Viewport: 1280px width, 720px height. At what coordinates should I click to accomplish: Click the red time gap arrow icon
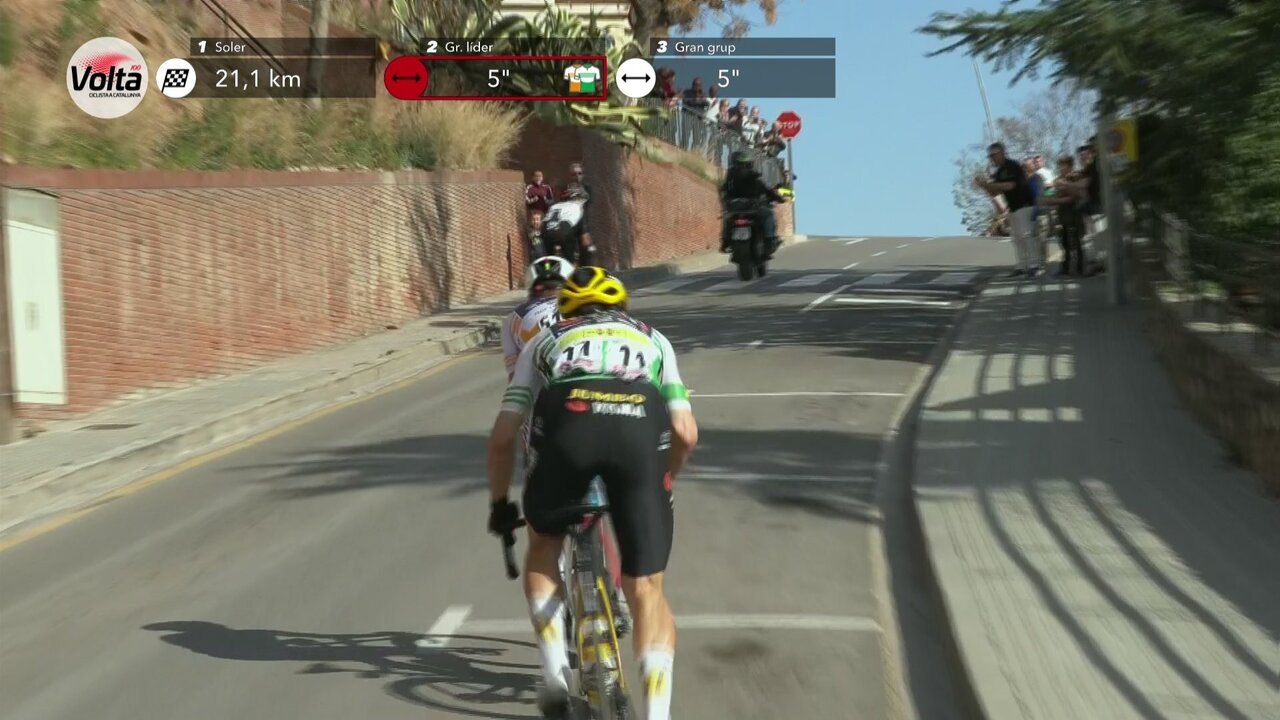coord(406,78)
